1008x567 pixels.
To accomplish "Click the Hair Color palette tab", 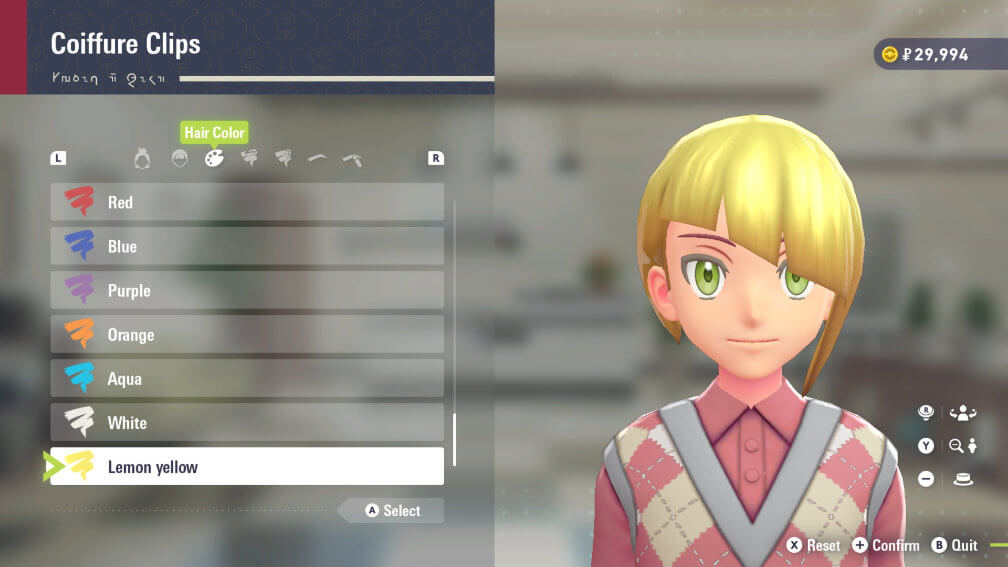I will 214,158.
